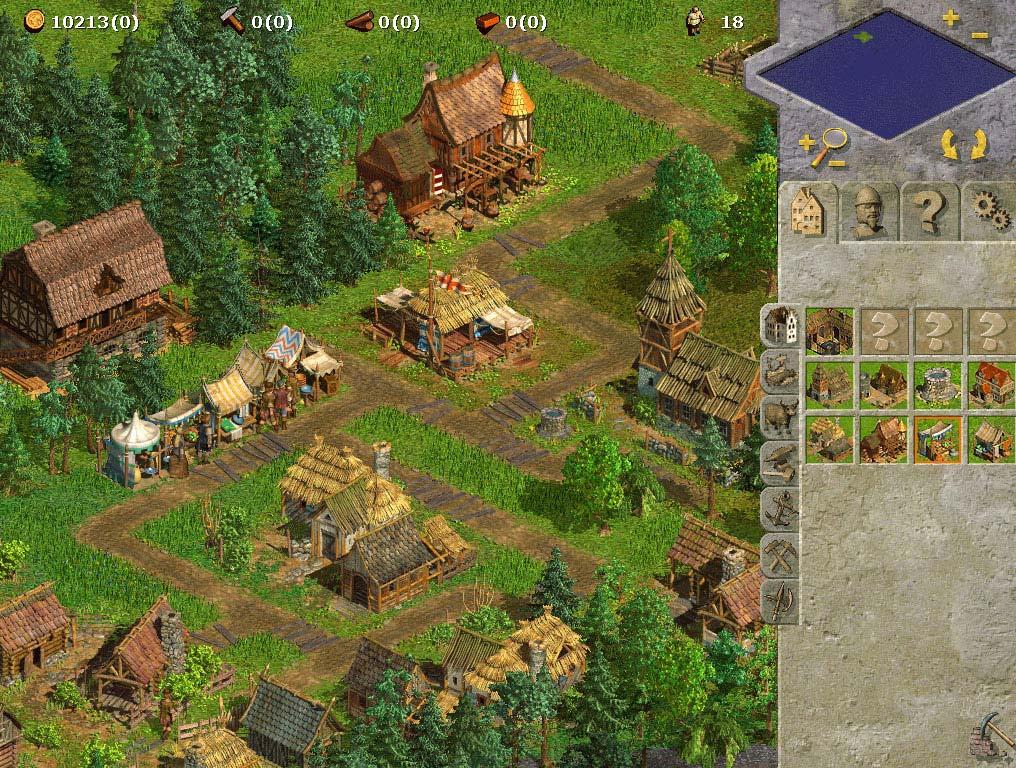Viewport: 1016px width, 768px height.
Task: Switch to the helmeted advisor tab
Action: [868, 210]
